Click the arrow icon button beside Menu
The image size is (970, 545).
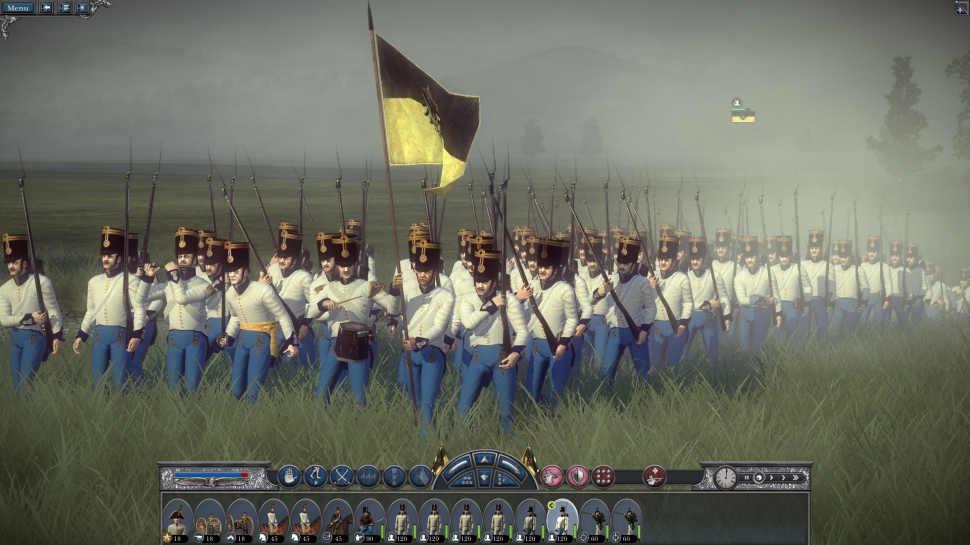[46, 8]
